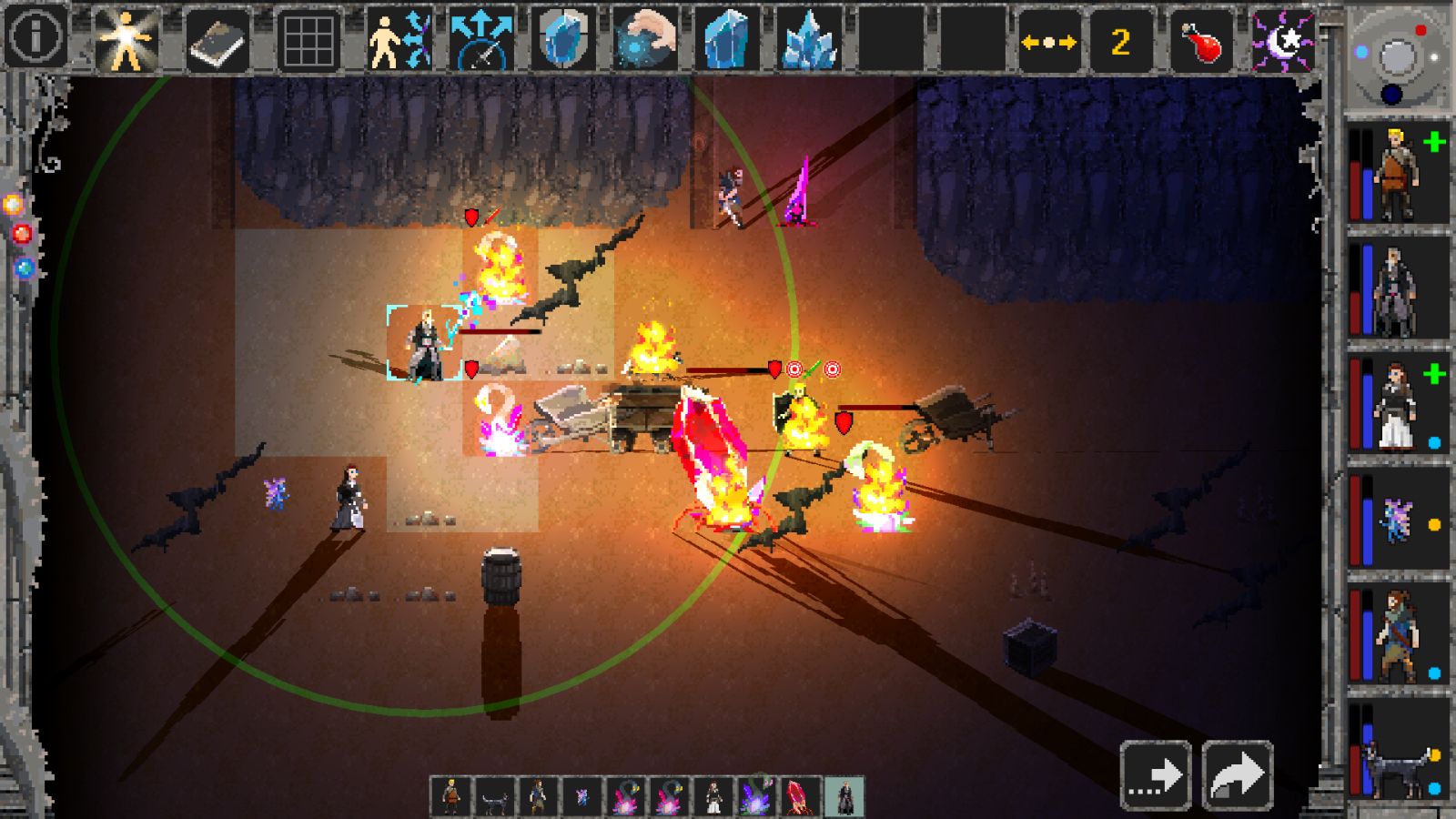1456x819 pixels.
Task: Choose the fairy companion party portrait
Action: (x=1397, y=520)
